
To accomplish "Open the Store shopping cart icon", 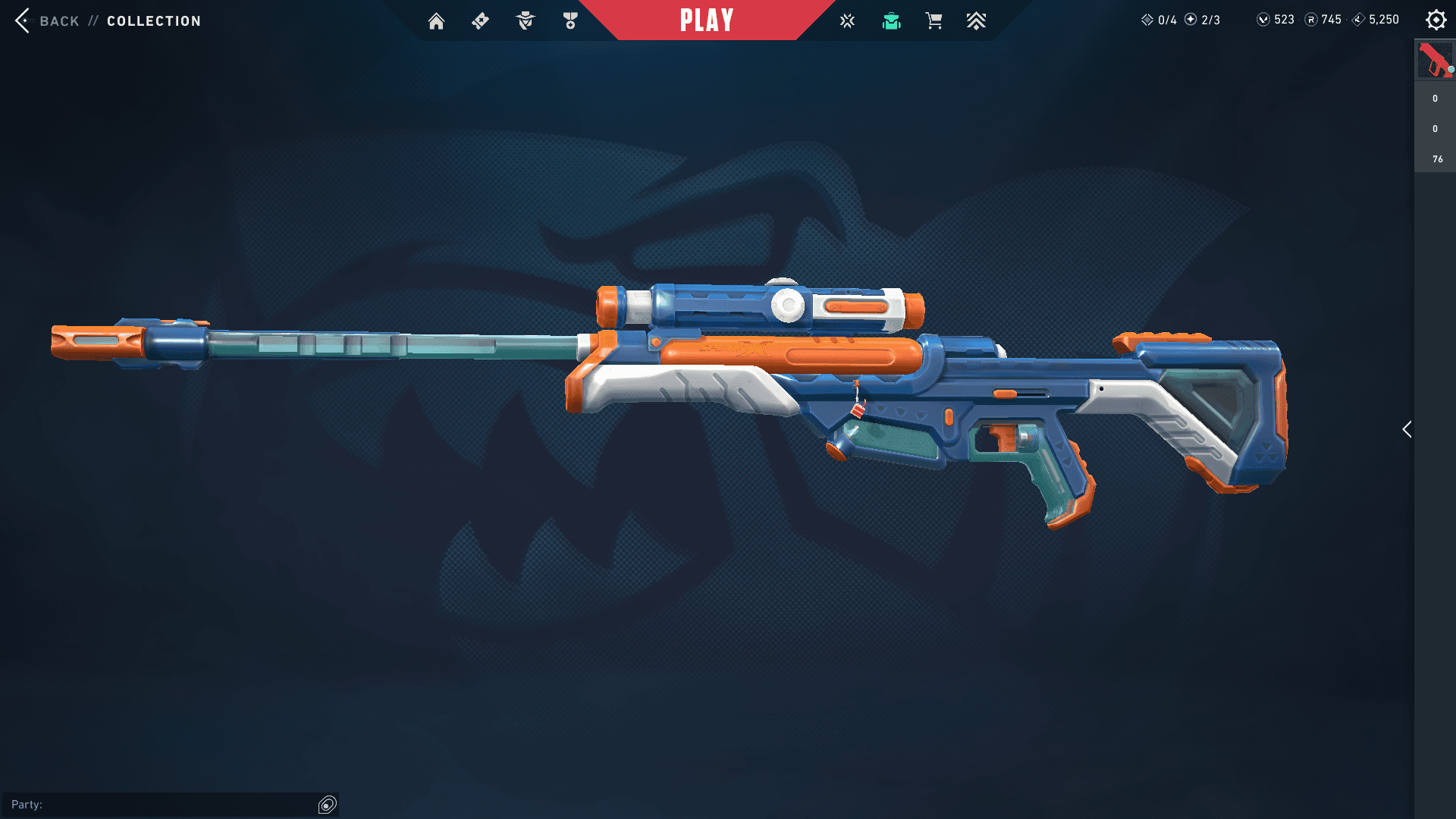I will point(934,21).
